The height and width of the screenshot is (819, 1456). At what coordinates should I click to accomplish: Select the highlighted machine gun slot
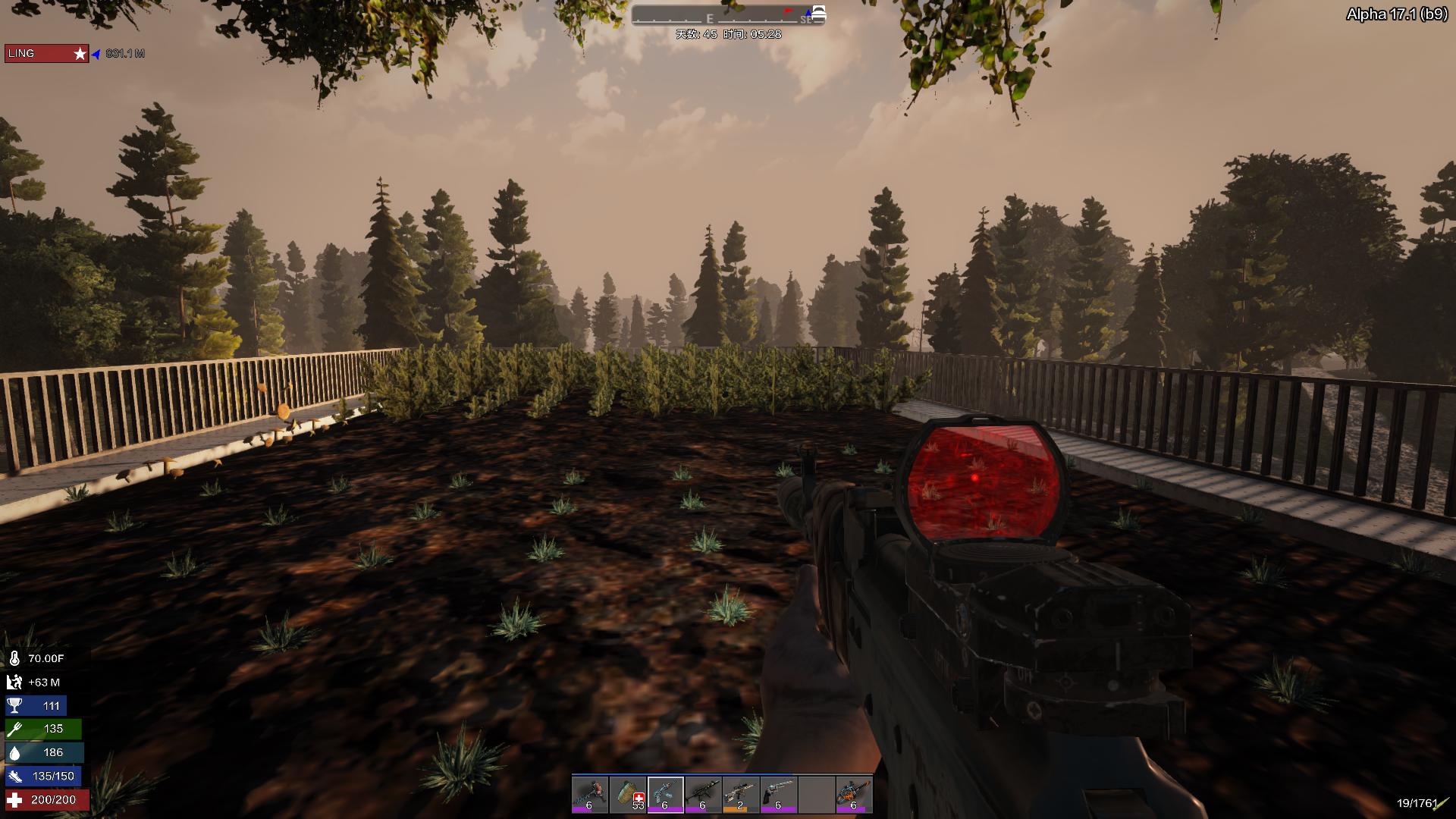665,795
